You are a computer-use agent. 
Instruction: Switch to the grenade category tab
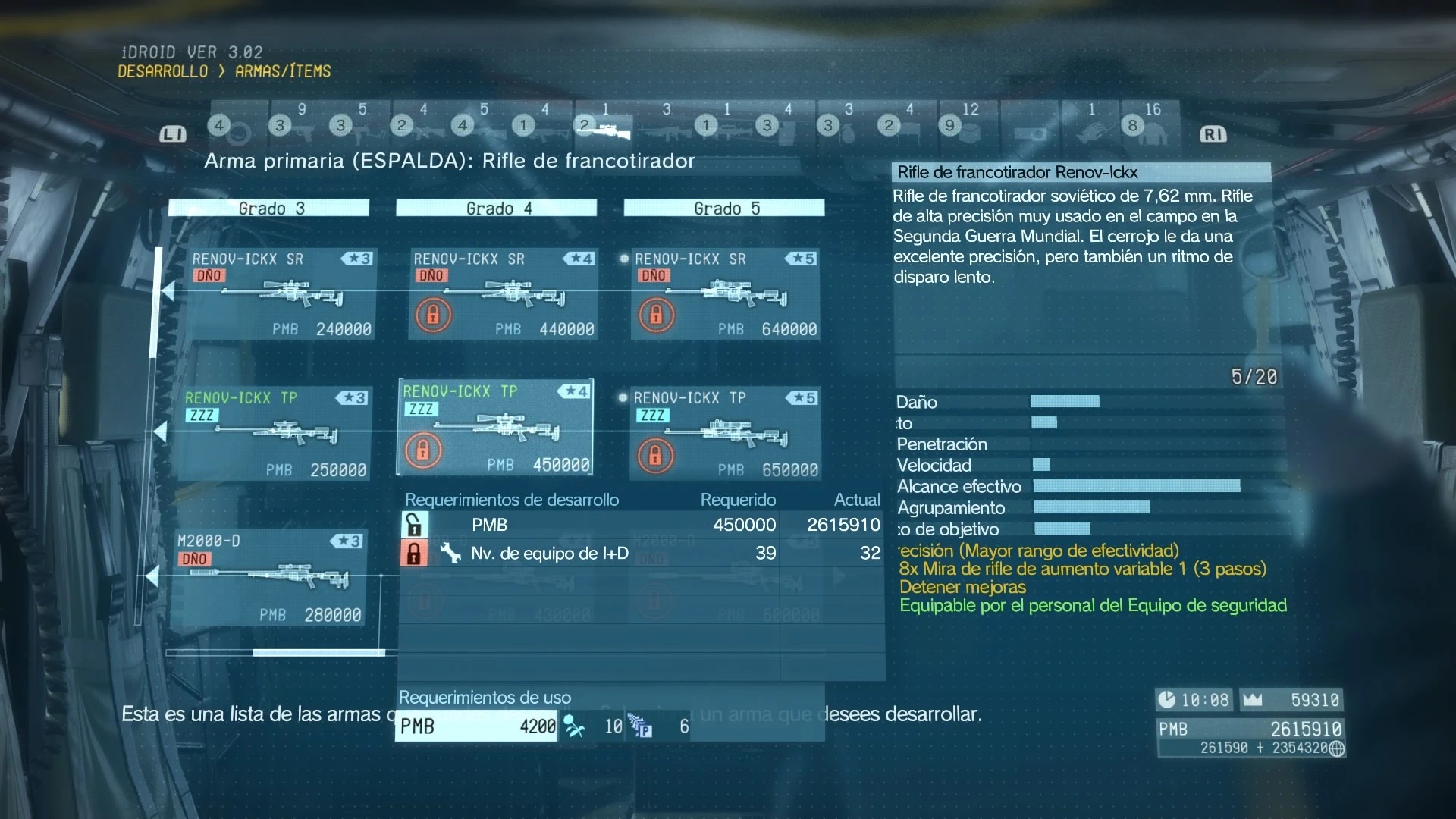click(848, 126)
